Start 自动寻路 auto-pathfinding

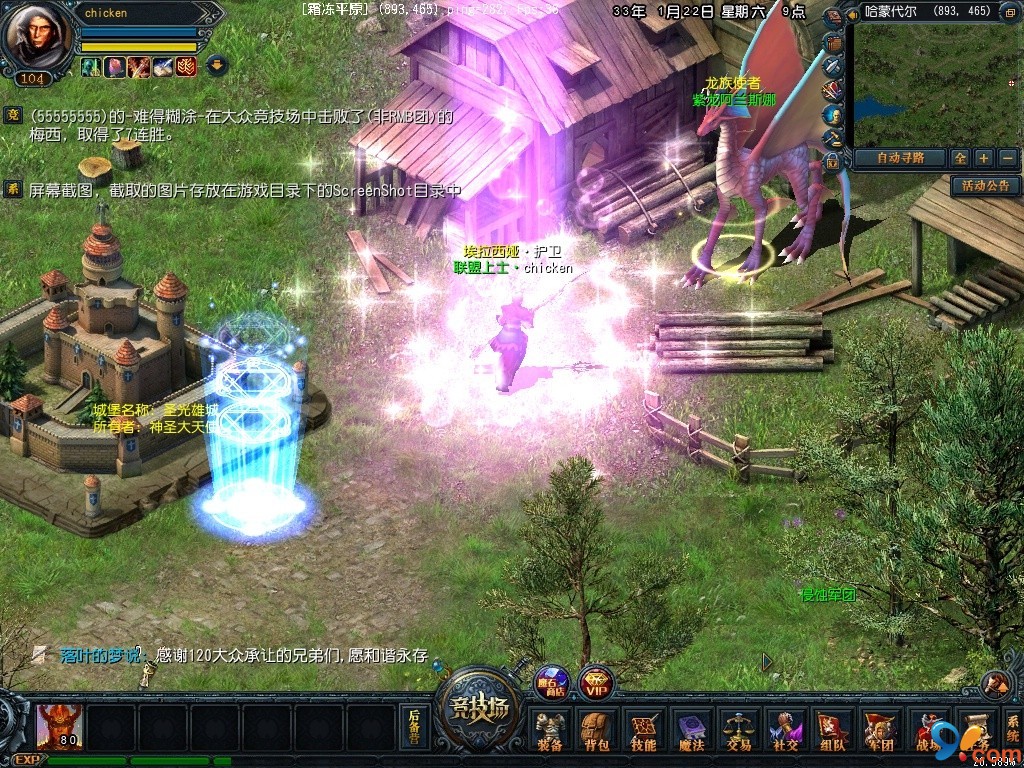pos(897,158)
